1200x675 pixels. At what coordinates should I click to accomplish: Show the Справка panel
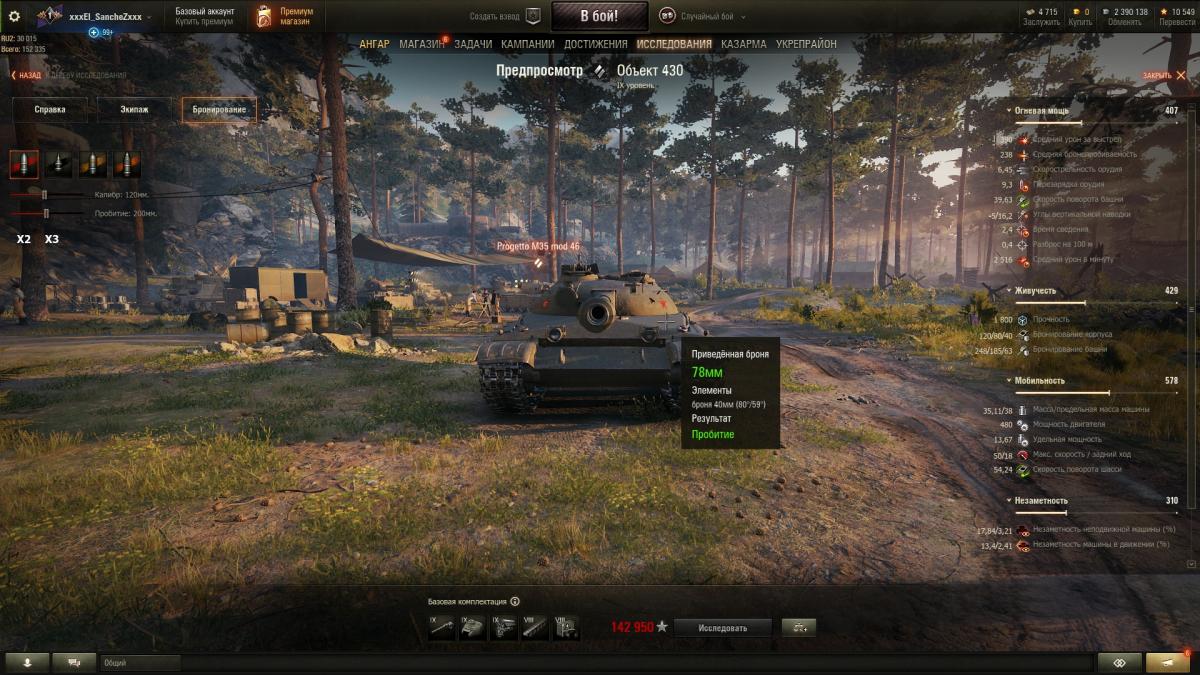click(49, 110)
